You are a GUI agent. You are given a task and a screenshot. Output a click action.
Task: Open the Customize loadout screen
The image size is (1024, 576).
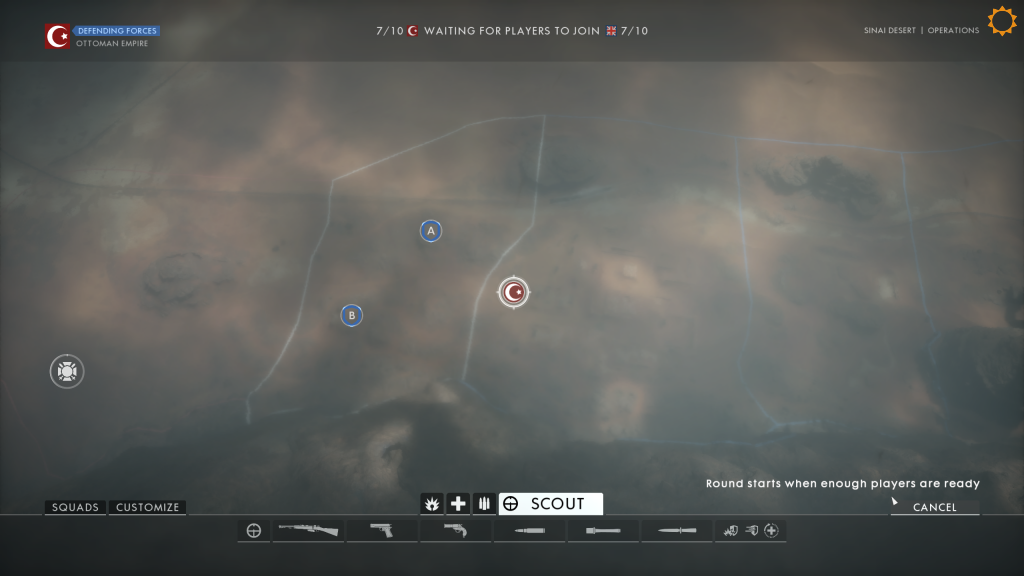point(147,507)
